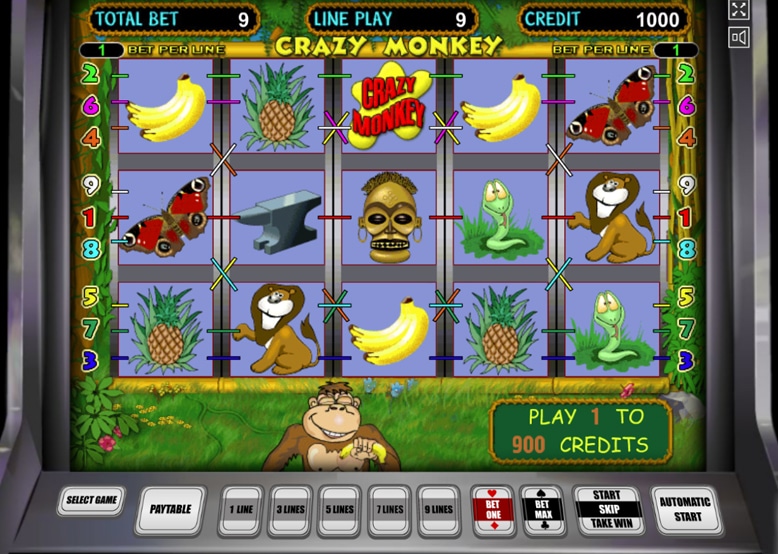This screenshot has height=554, width=778.
Task: Open the Select Game menu
Action: 91,500
